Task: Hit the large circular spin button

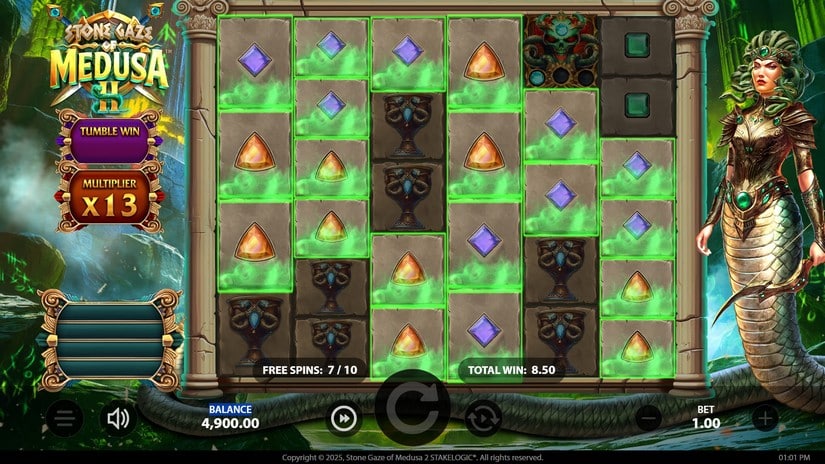Action: pyautogui.click(x=412, y=410)
